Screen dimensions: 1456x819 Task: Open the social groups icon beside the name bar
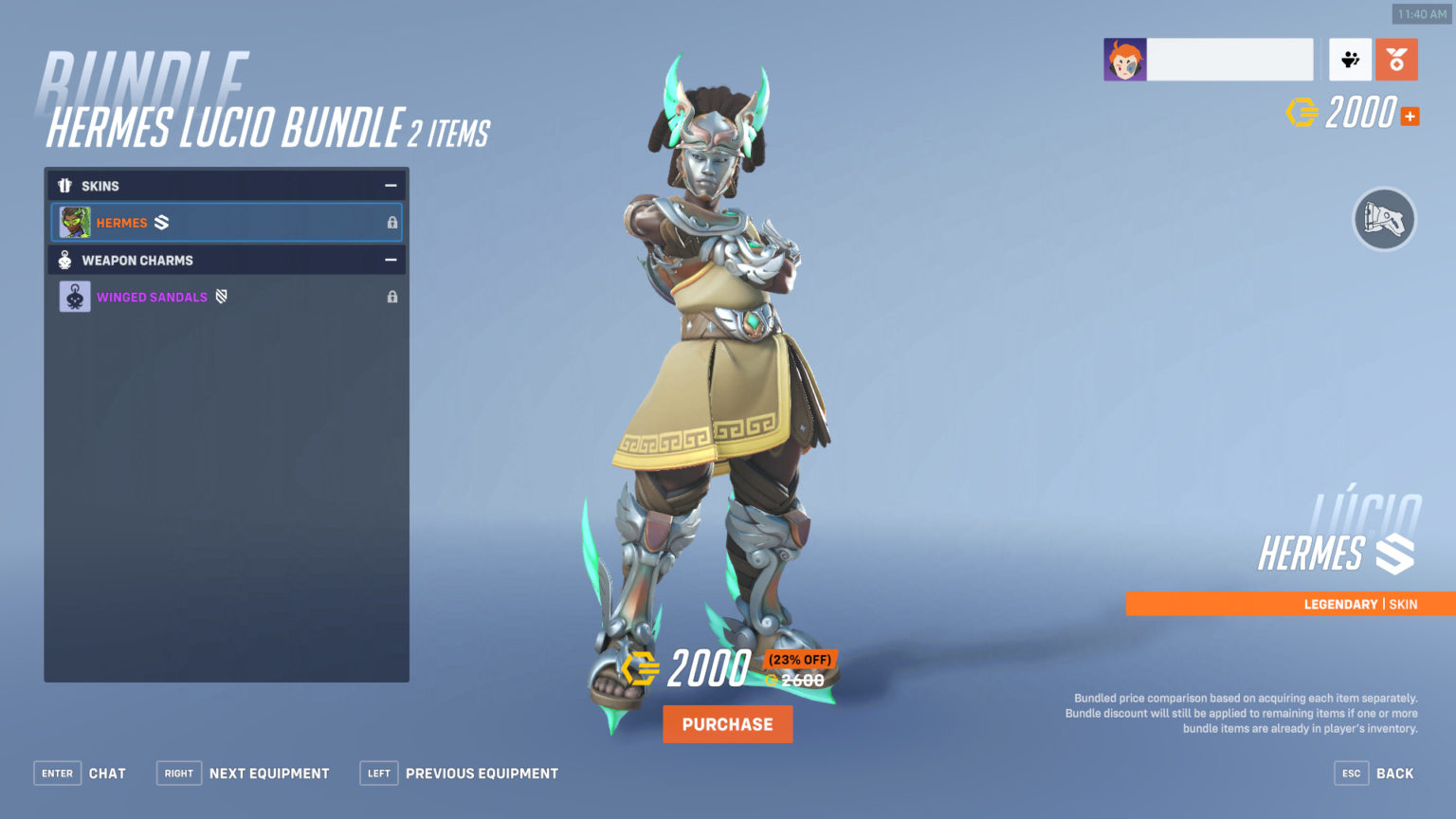[x=1349, y=59]
